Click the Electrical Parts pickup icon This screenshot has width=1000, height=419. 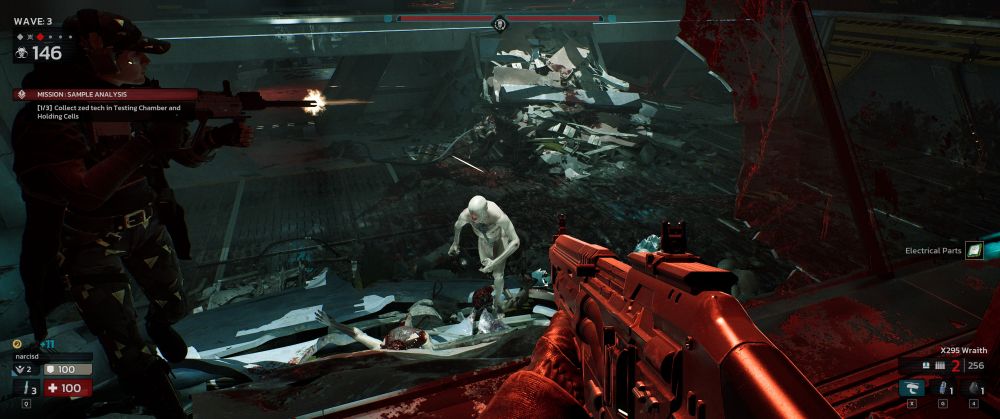click(x=974, y=251)
